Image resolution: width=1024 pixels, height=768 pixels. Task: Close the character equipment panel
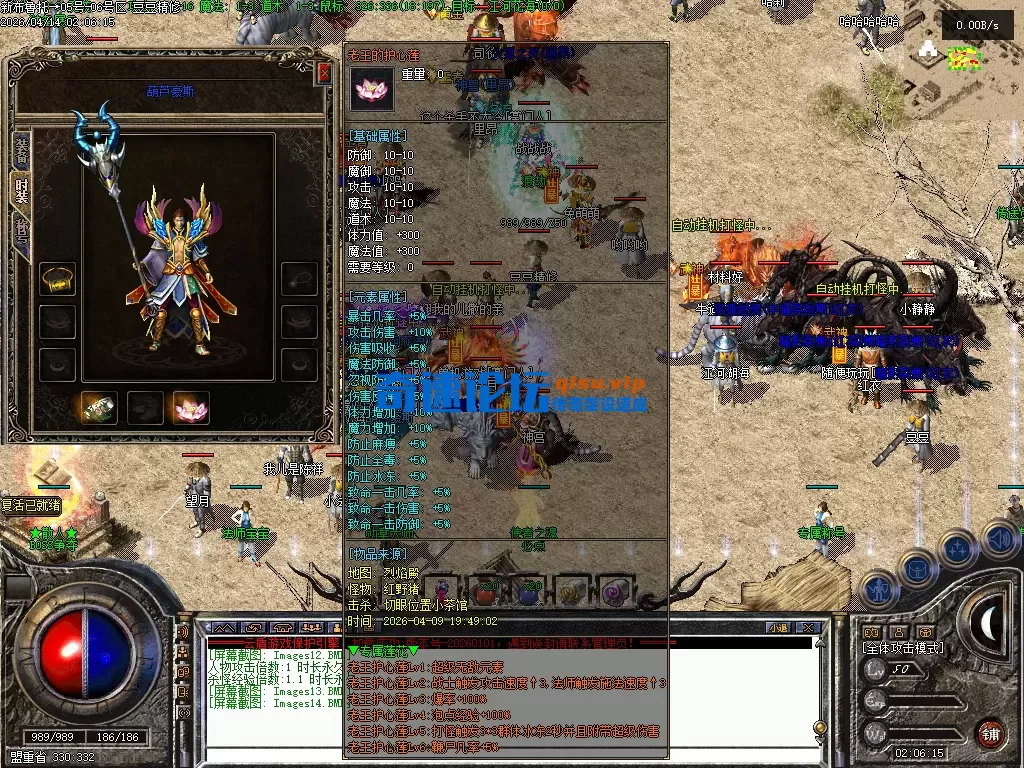324,73
